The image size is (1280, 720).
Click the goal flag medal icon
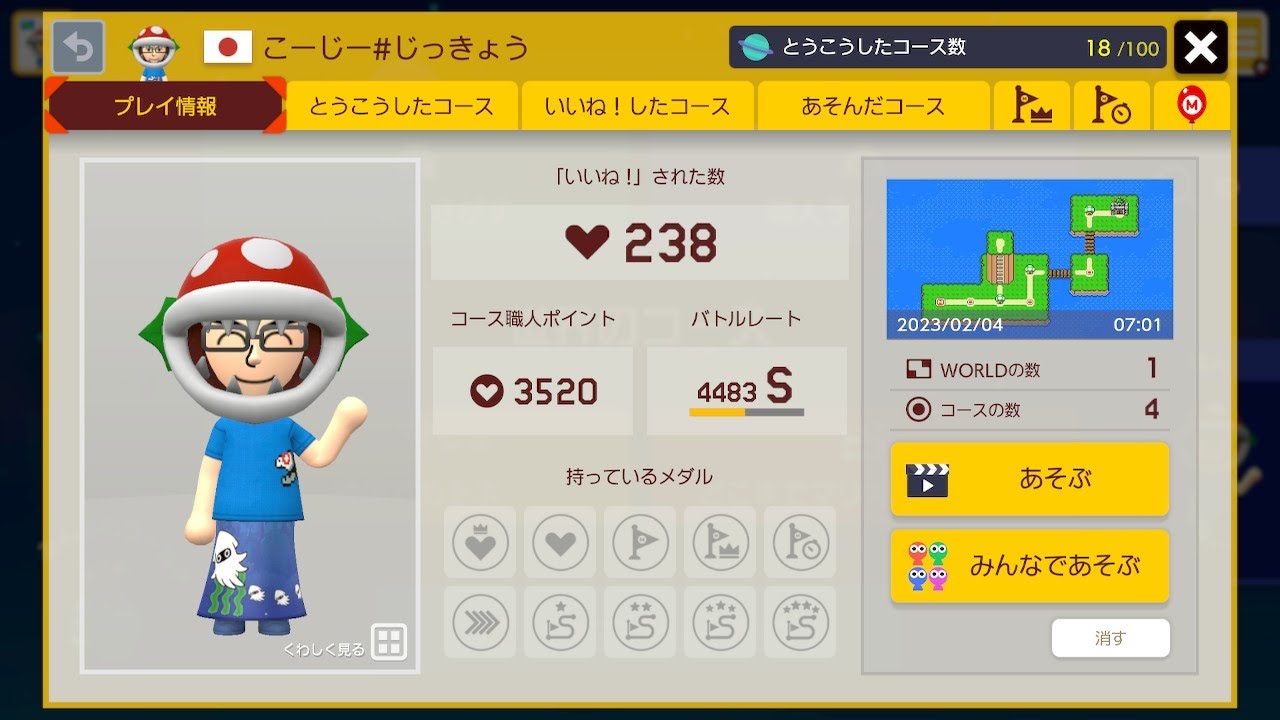click(x=639, y=543)
